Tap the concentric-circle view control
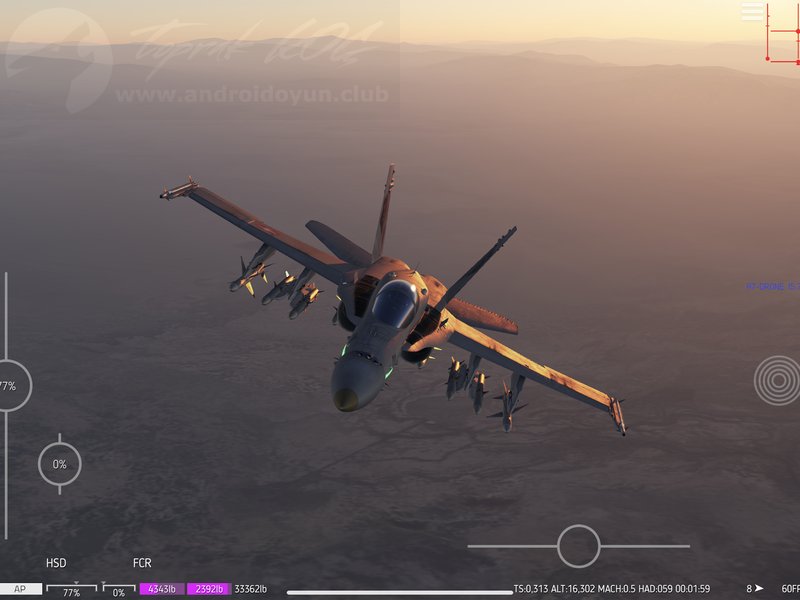 click(x=777, y=380)
